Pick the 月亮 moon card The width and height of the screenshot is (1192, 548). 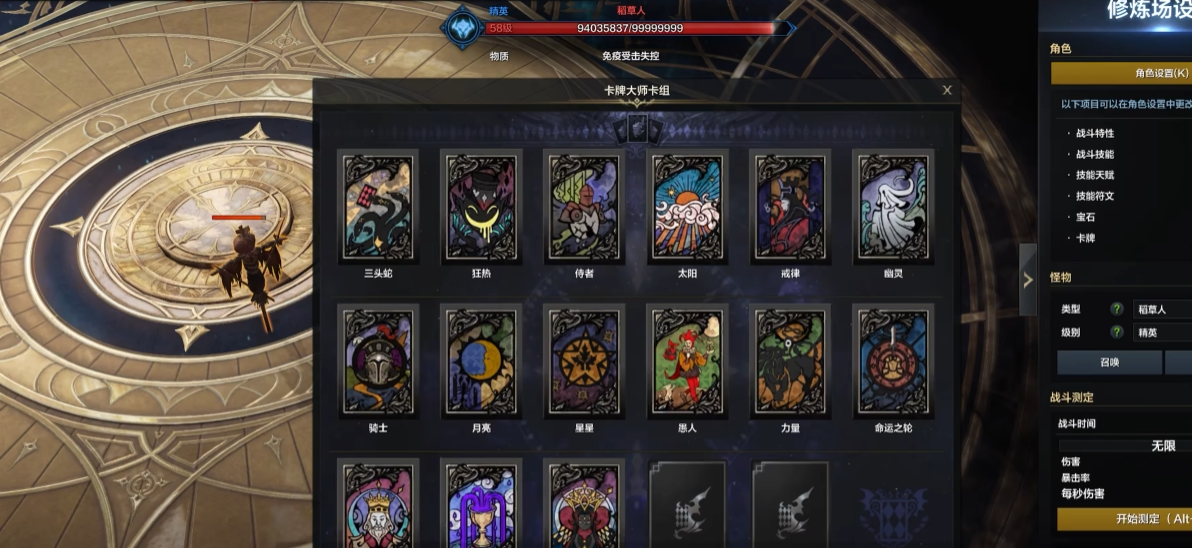point(482,361)
